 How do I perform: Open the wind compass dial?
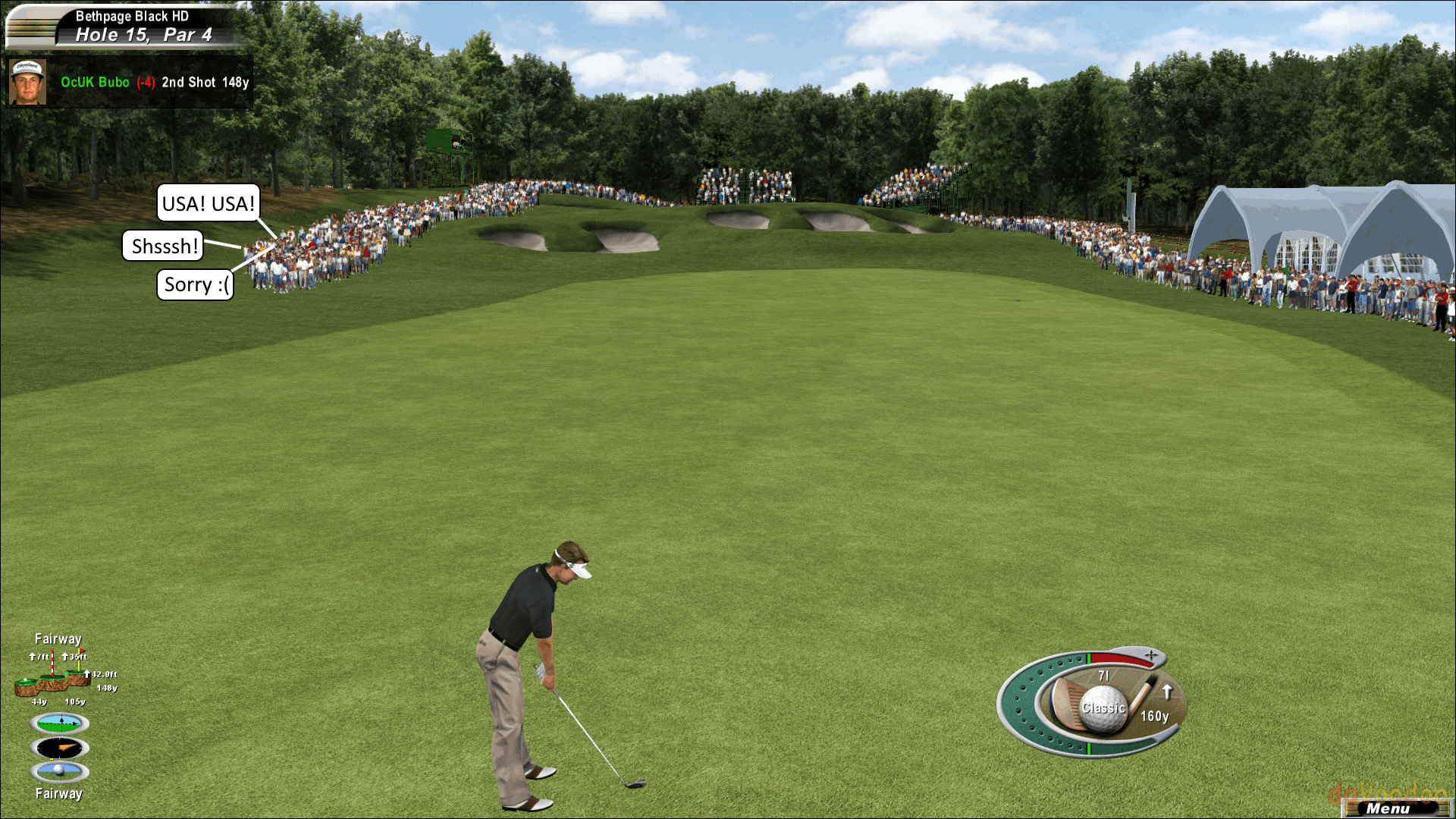coord(60,748)
